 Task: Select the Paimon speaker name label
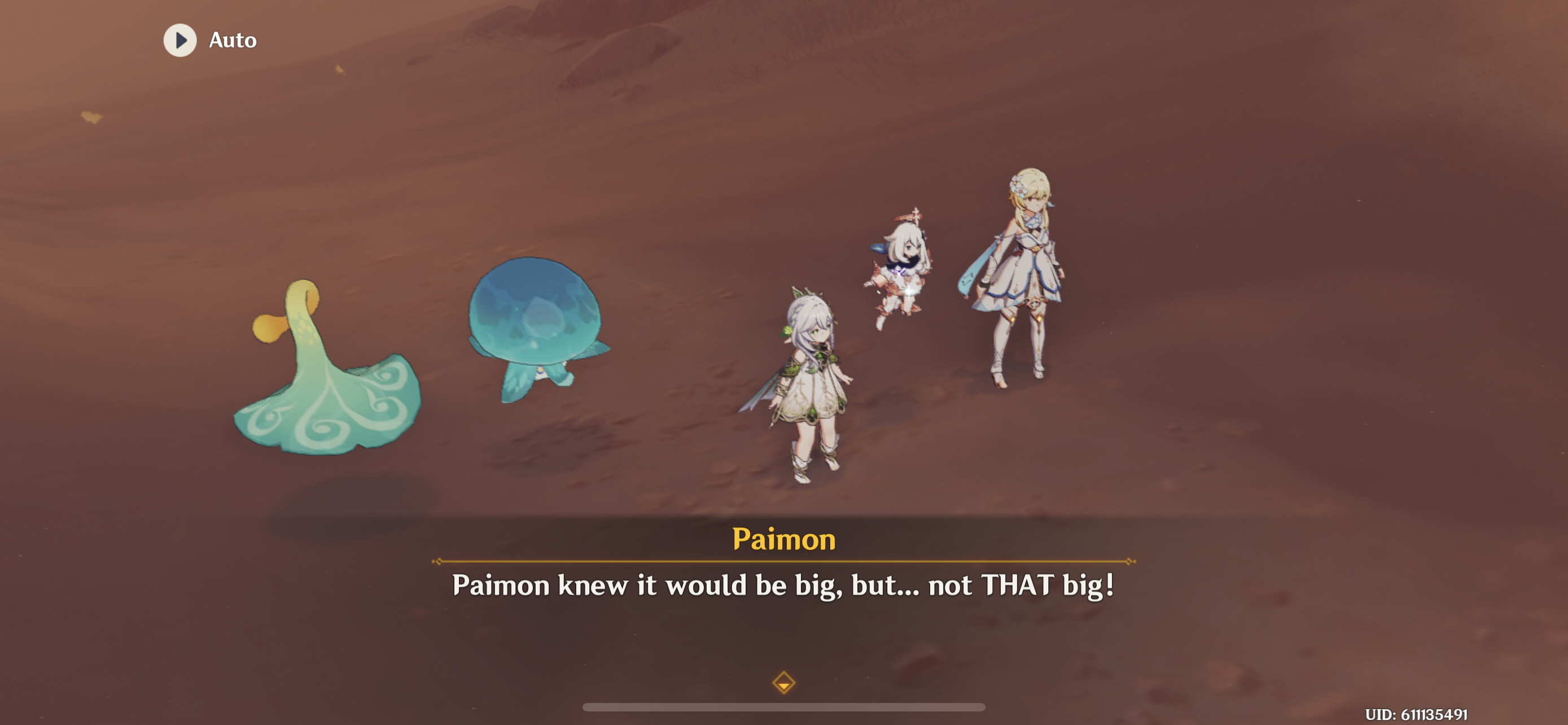(784, 538)
